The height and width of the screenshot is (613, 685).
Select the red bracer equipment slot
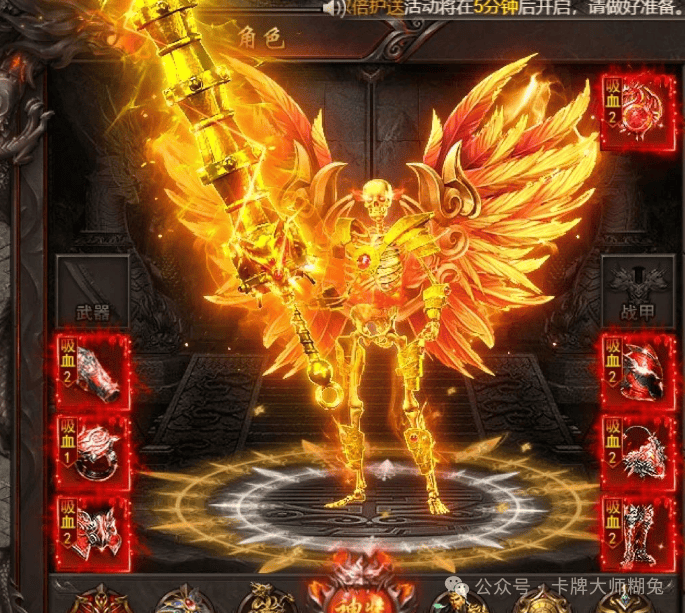click(x=94, y=371)
